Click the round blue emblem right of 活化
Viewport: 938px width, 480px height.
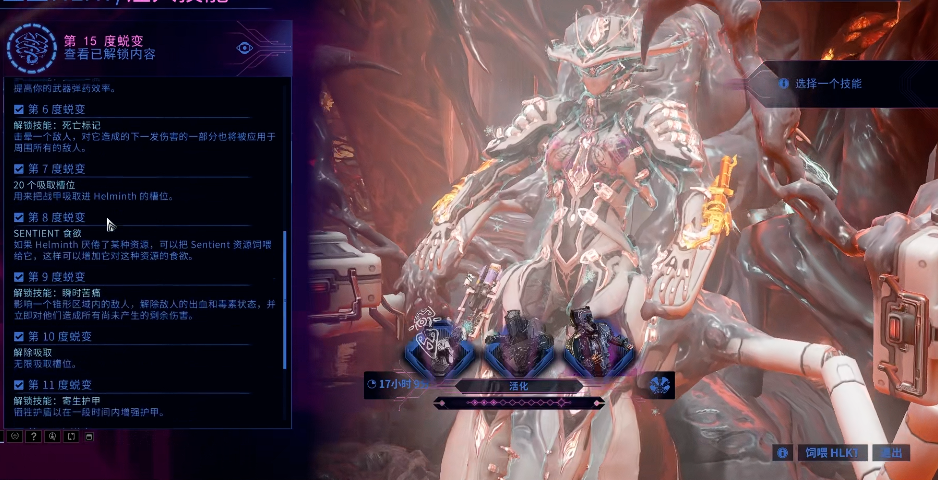pos(658,385)
